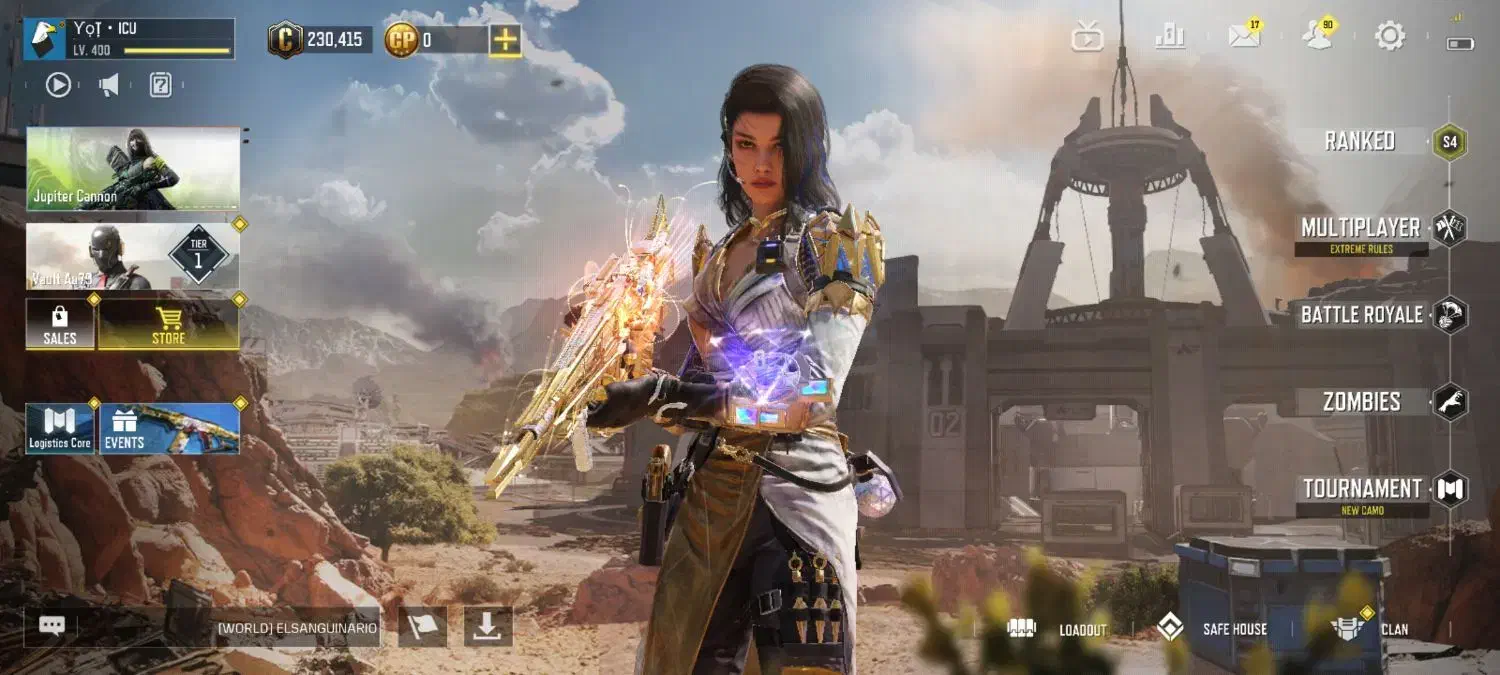Open the friends list icon
Screen dimensions: 1500x675
click(1317, 36)
